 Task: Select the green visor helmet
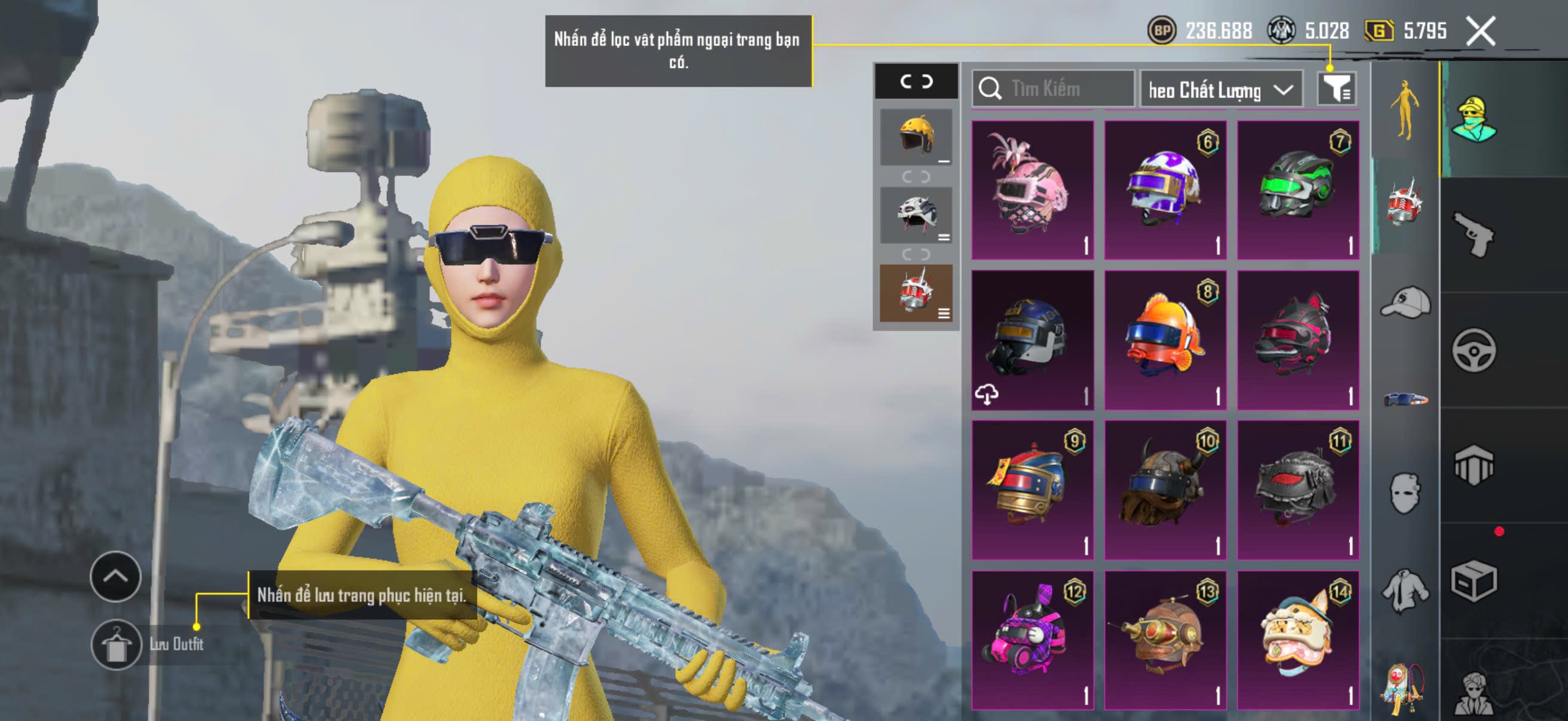[1298, 190]
